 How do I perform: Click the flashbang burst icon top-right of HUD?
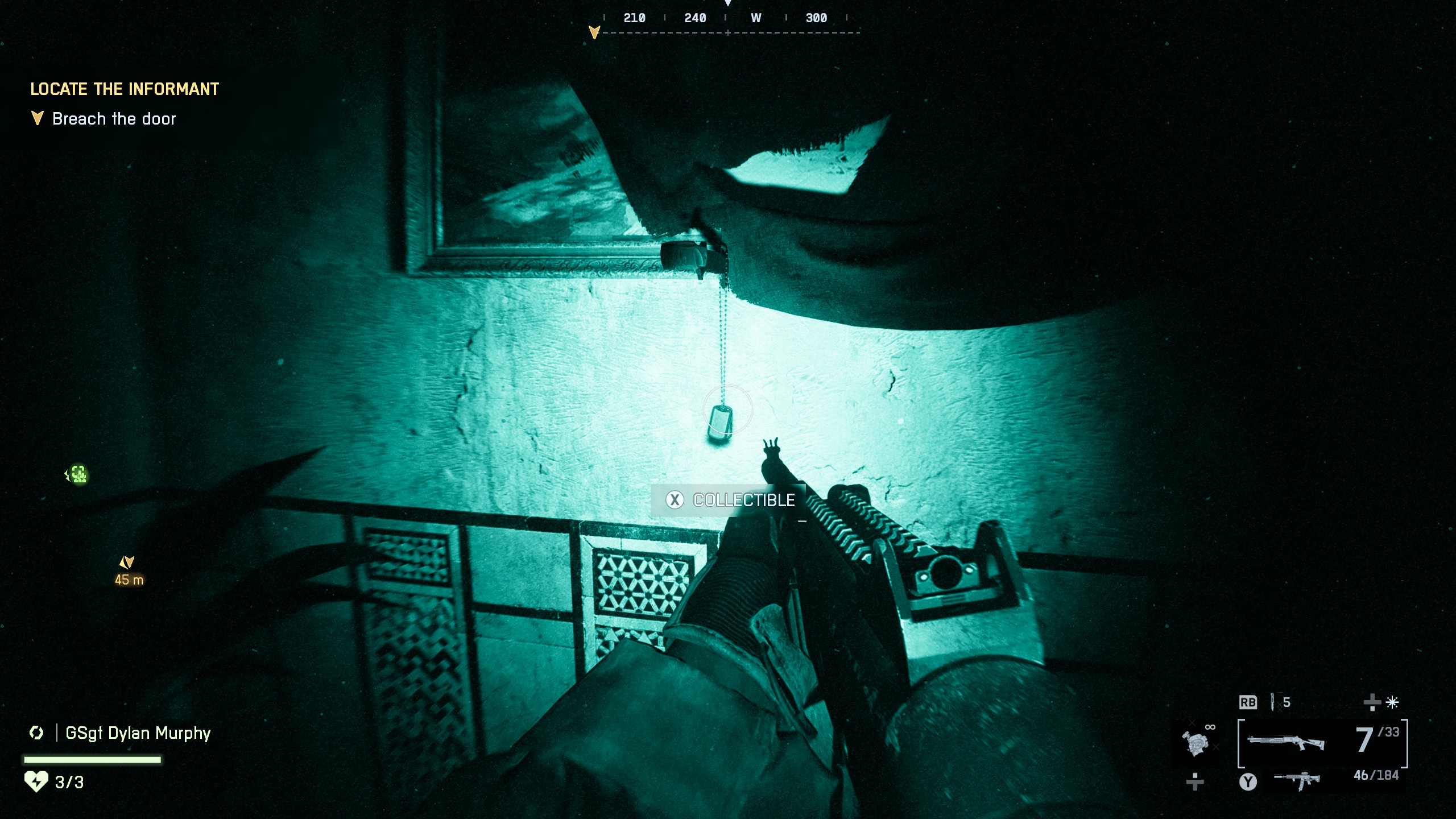[1392, 703]
